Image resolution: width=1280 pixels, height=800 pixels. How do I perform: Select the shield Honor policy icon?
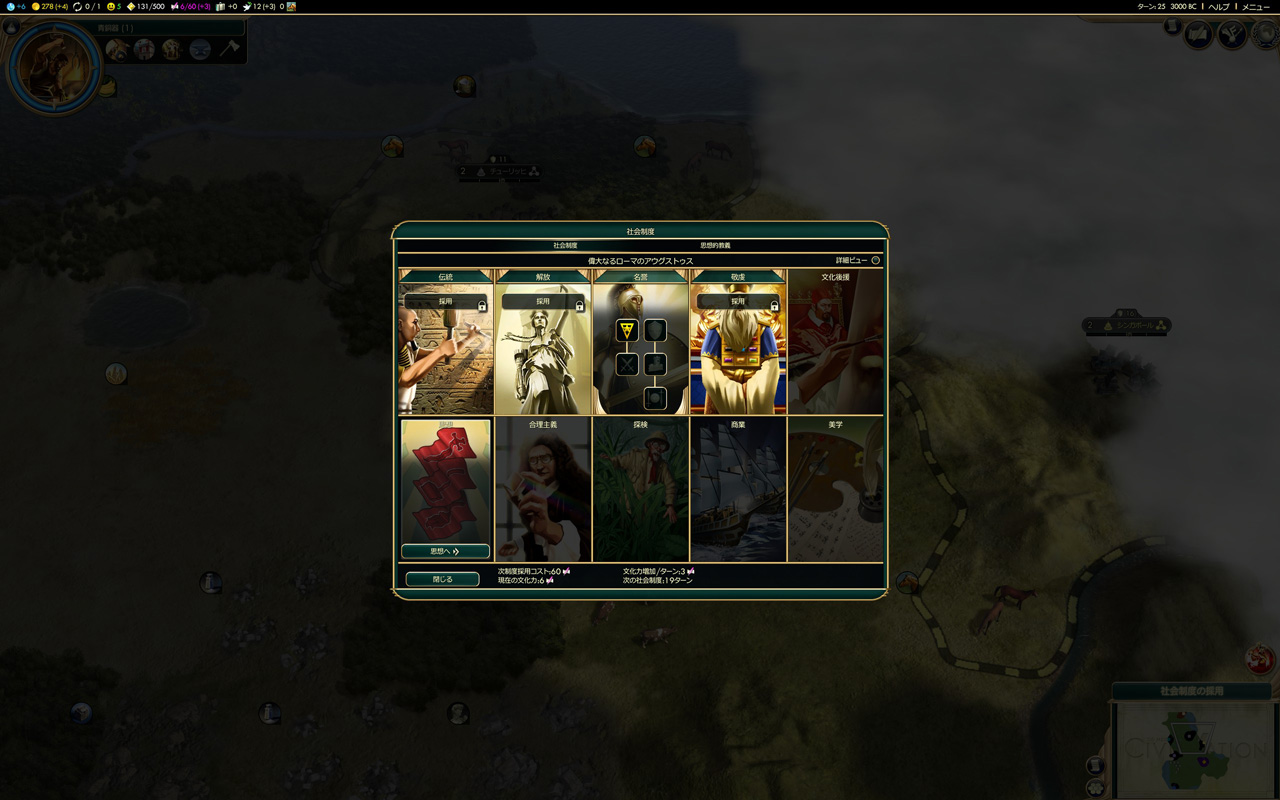coord(655,330)
